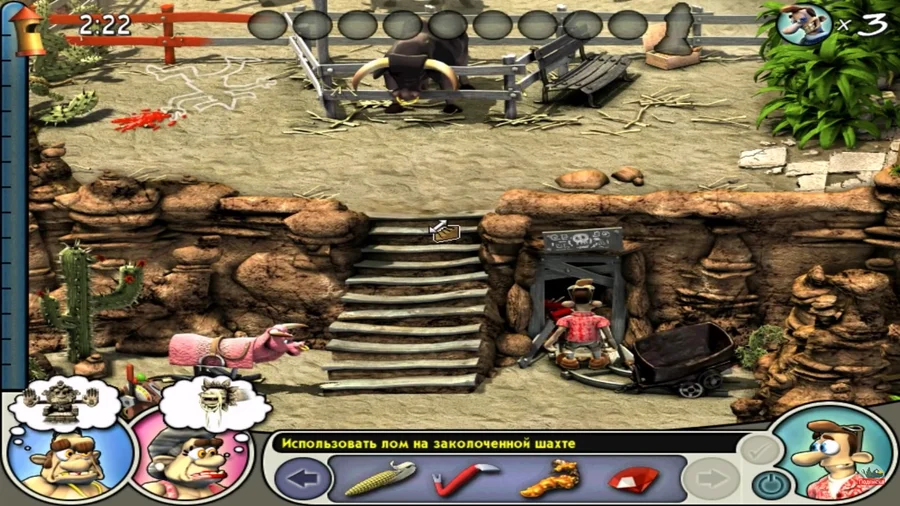Choose the gold nugget inventory item
The width and height of the screenshot is (900, 506).
(547, 478)
